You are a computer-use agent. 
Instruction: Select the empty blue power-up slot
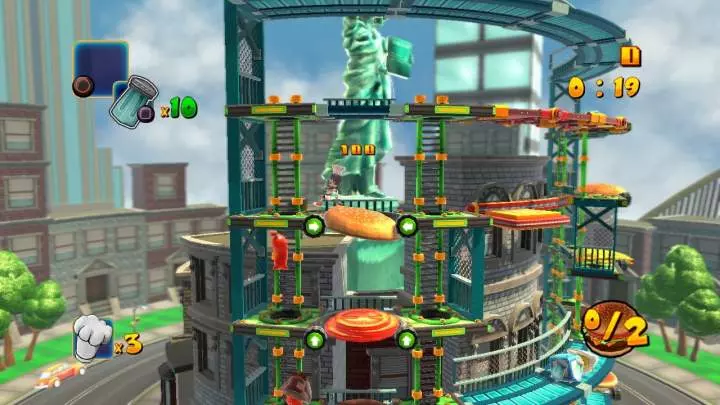101,66
